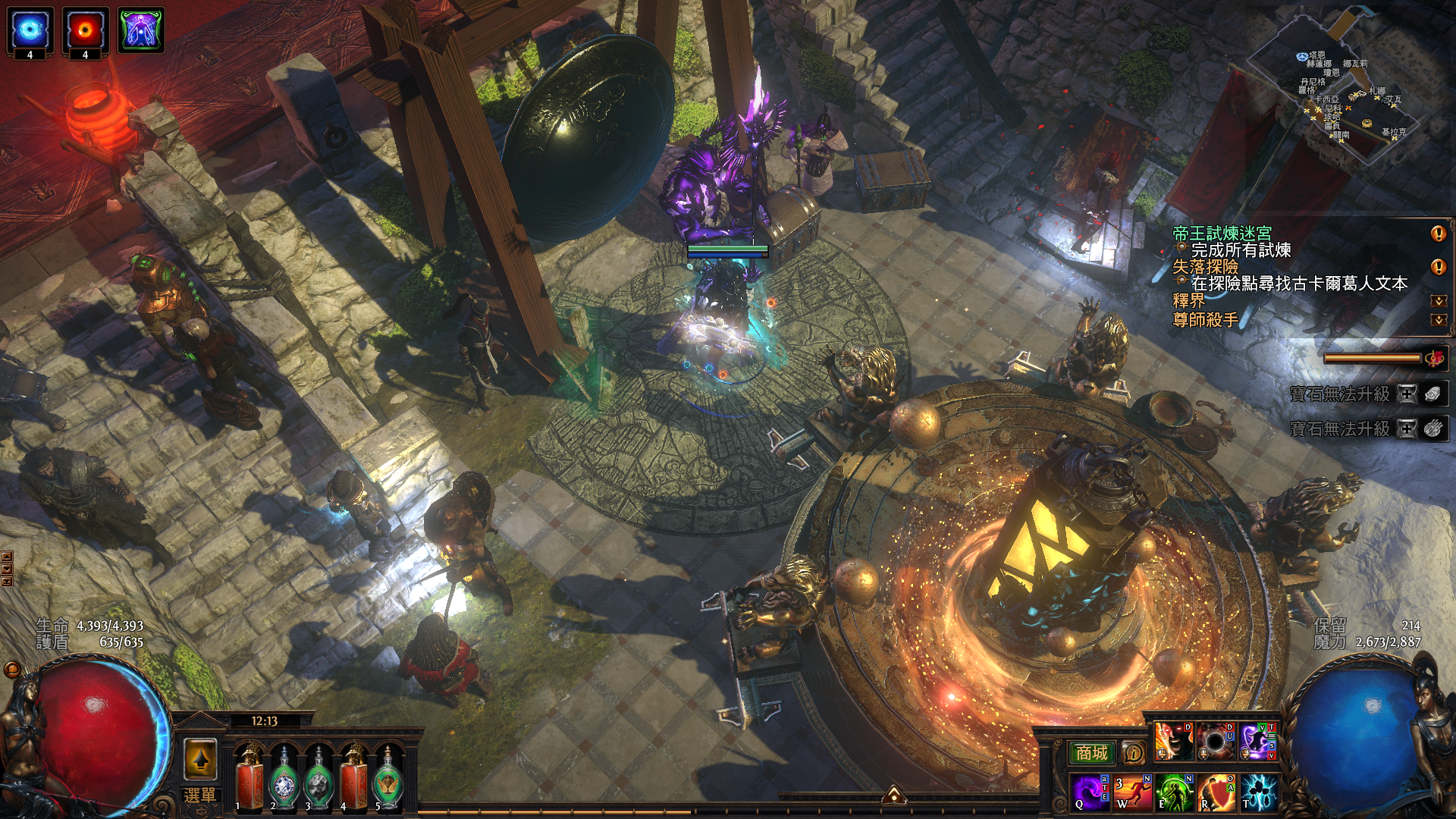Expand the 釋界 quest entry arrow
The image size is (1456, 819).
tap(1438, 301)
